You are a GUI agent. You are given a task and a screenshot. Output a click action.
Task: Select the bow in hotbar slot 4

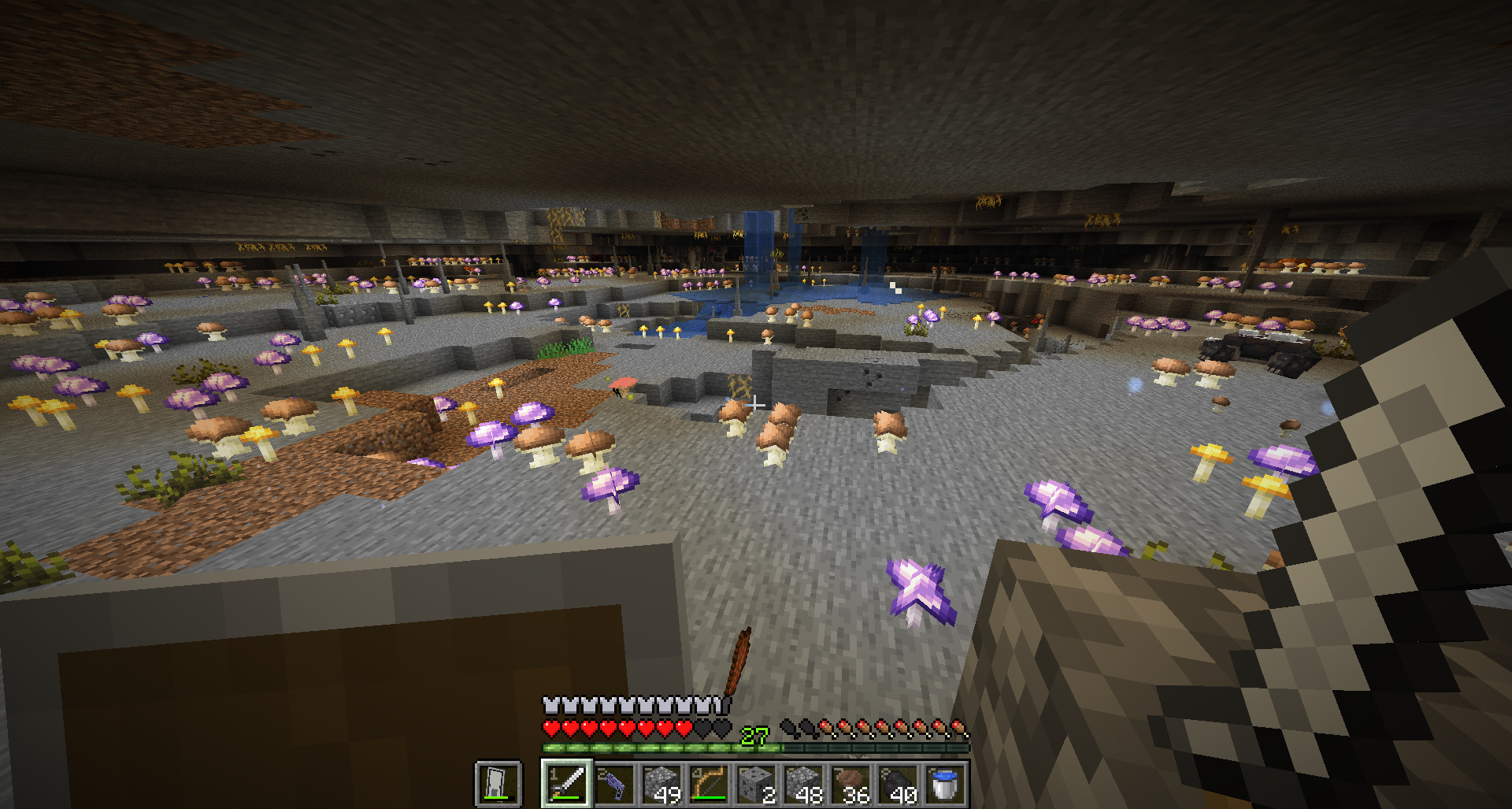[709, 782]
